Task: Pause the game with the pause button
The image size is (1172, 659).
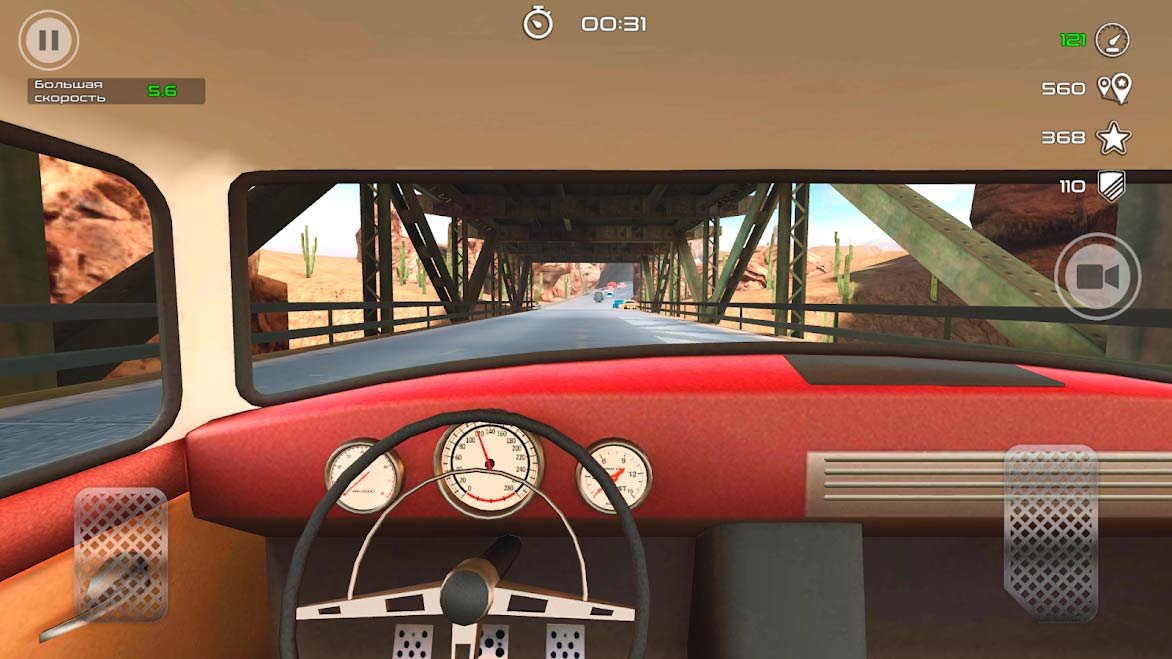Action: pyautogui.click(x=48, y=41)
